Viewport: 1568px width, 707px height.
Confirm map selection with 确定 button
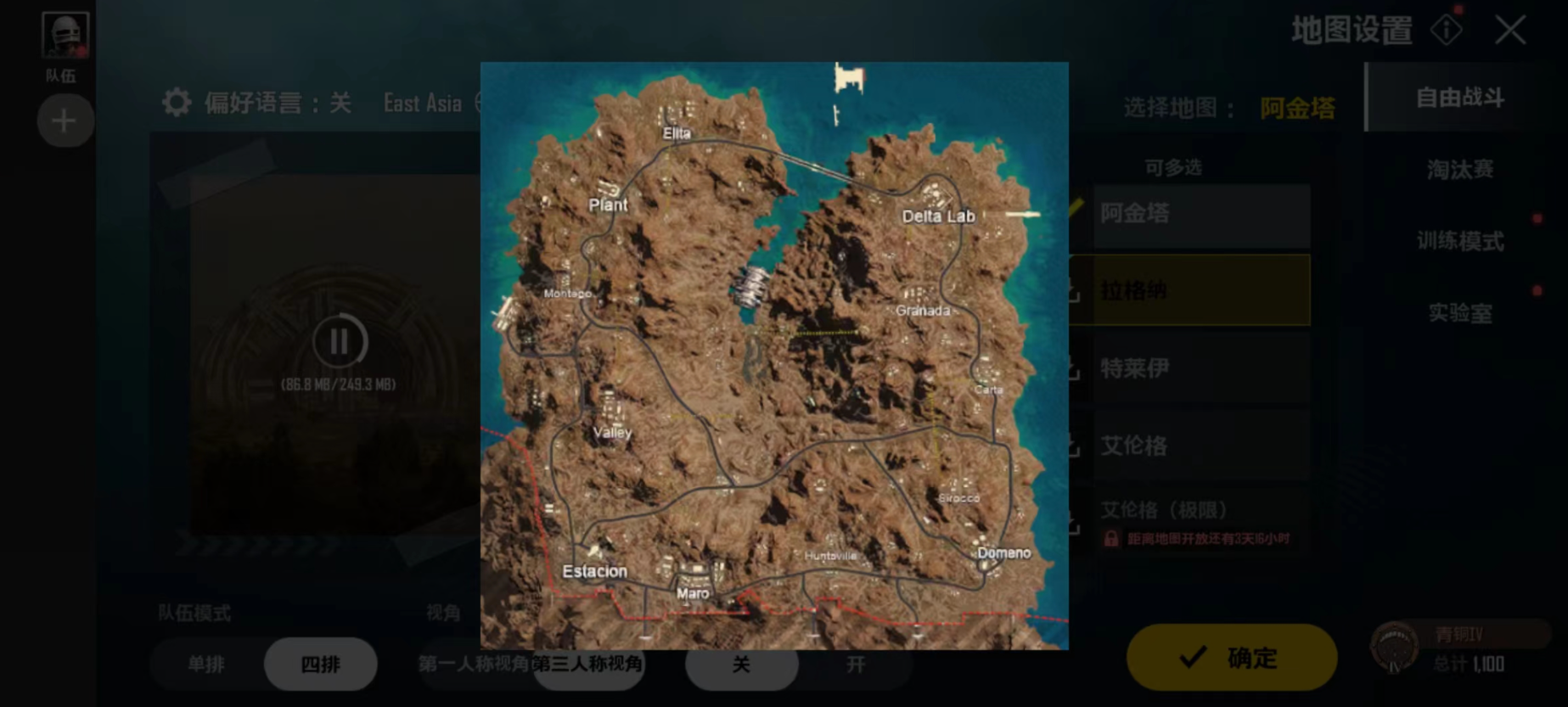click(x=1231, y=657)
